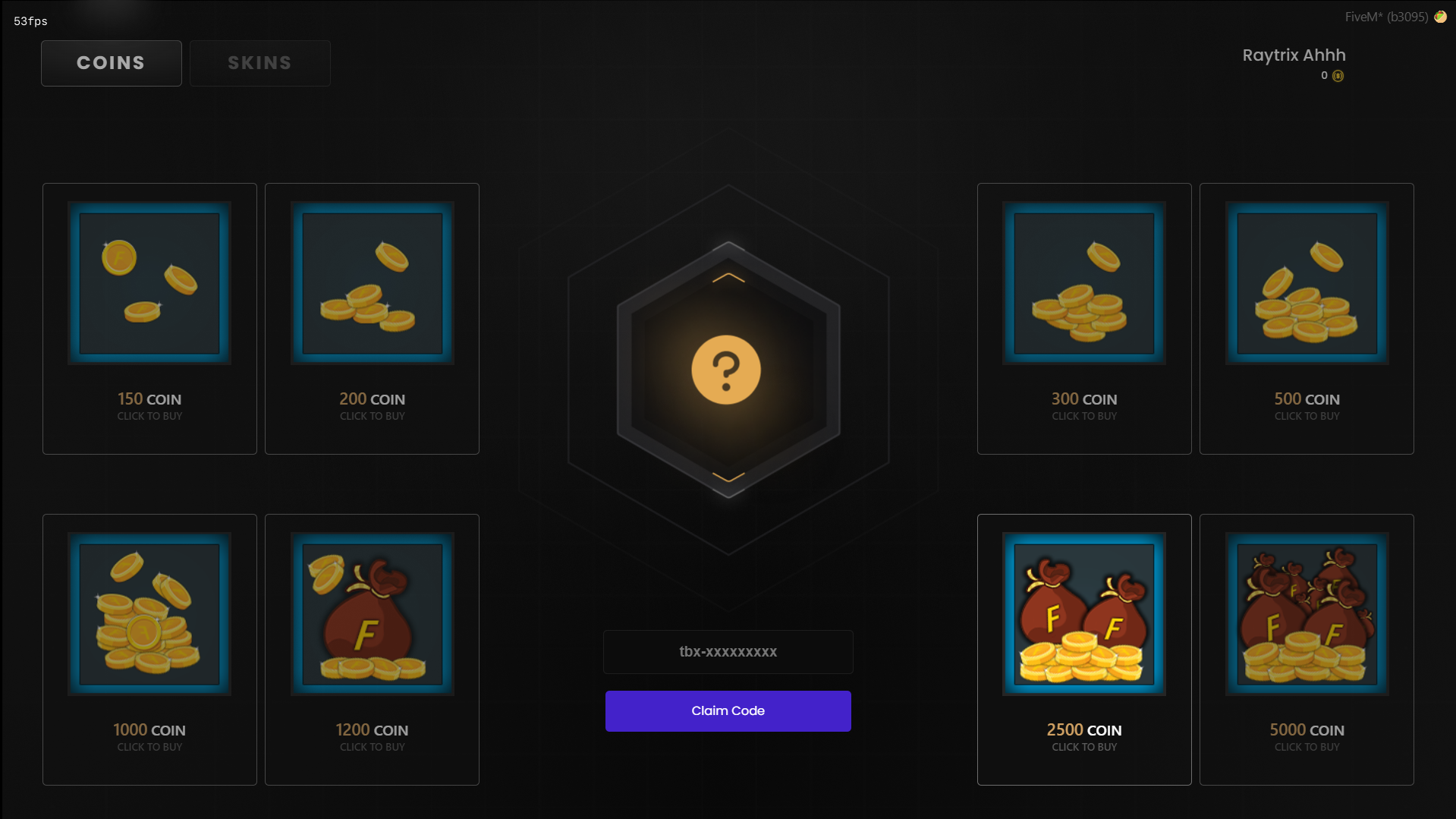Select the 5000 coin bags icon
The image size is (1456, 819).
tap(1307, 614)
